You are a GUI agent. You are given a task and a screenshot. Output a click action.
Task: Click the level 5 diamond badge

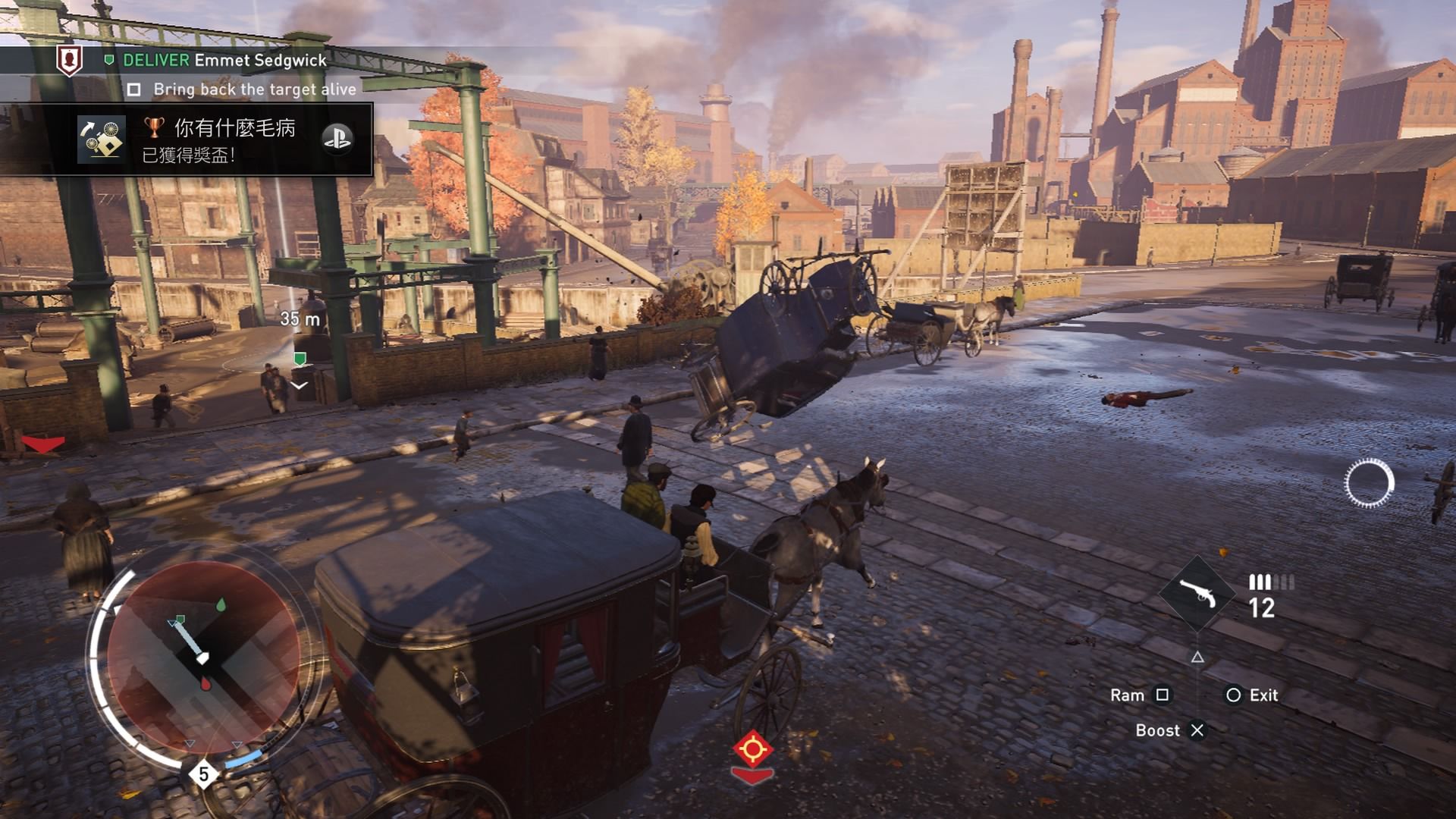pos(203,774)
